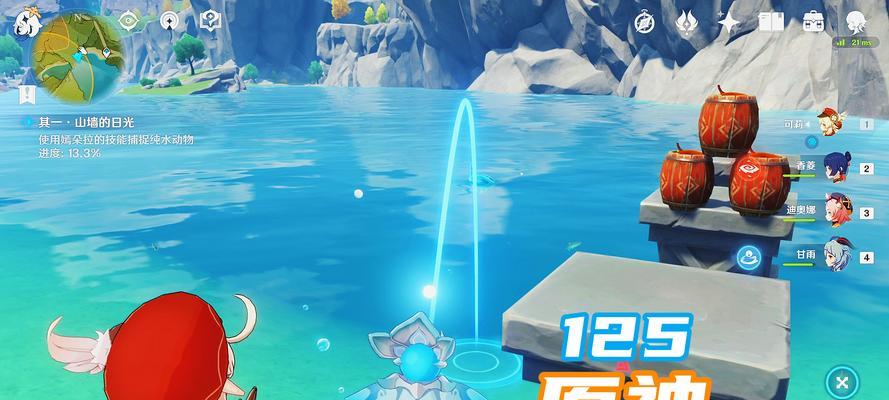Open the tutorial question-mark book icon
This screenshot has width=889, height=400.
coord(210,20)
